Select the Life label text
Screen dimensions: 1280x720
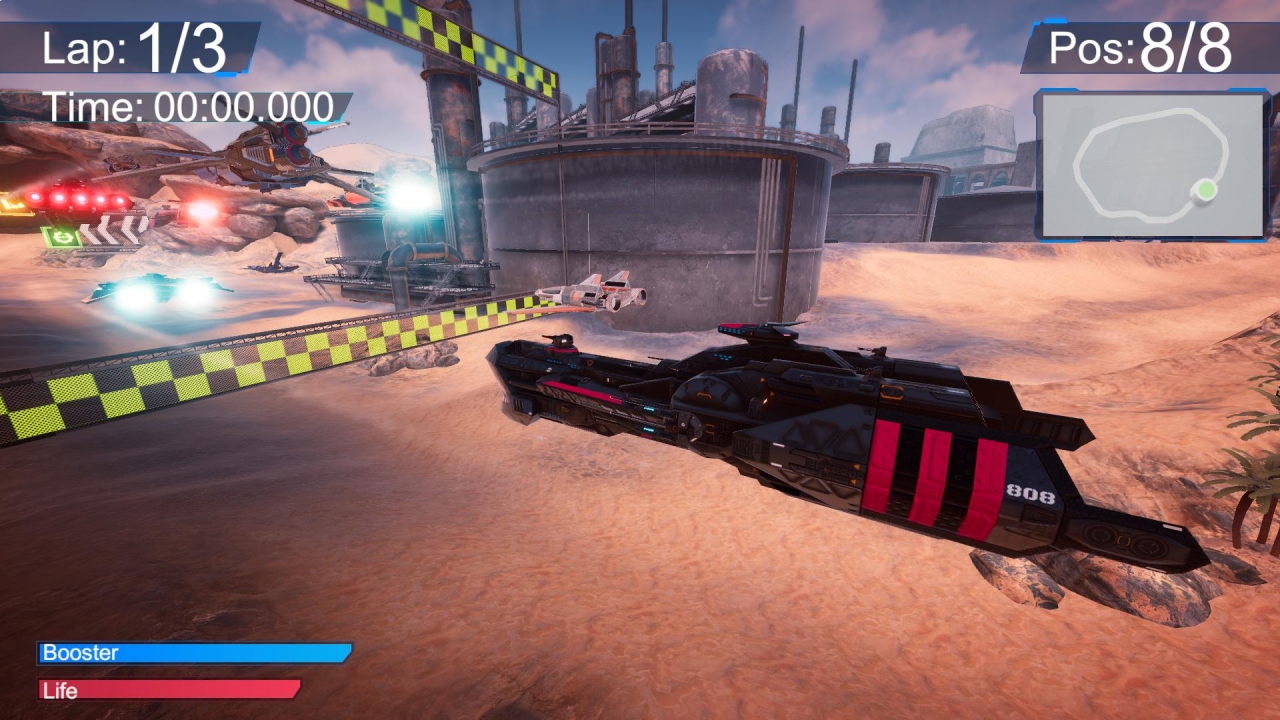[62, 690]
